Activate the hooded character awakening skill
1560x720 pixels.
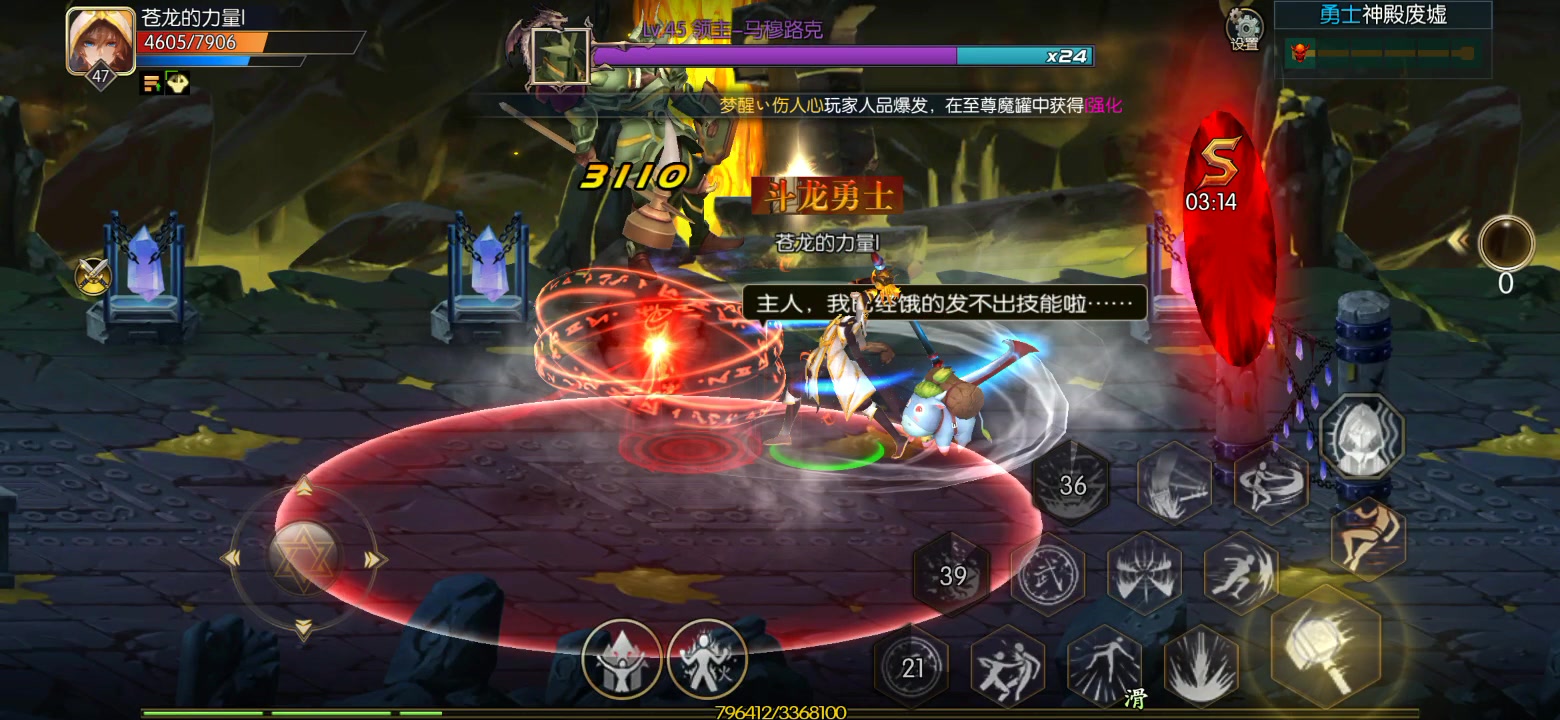pyautogui.click(x=1361, y=436)
